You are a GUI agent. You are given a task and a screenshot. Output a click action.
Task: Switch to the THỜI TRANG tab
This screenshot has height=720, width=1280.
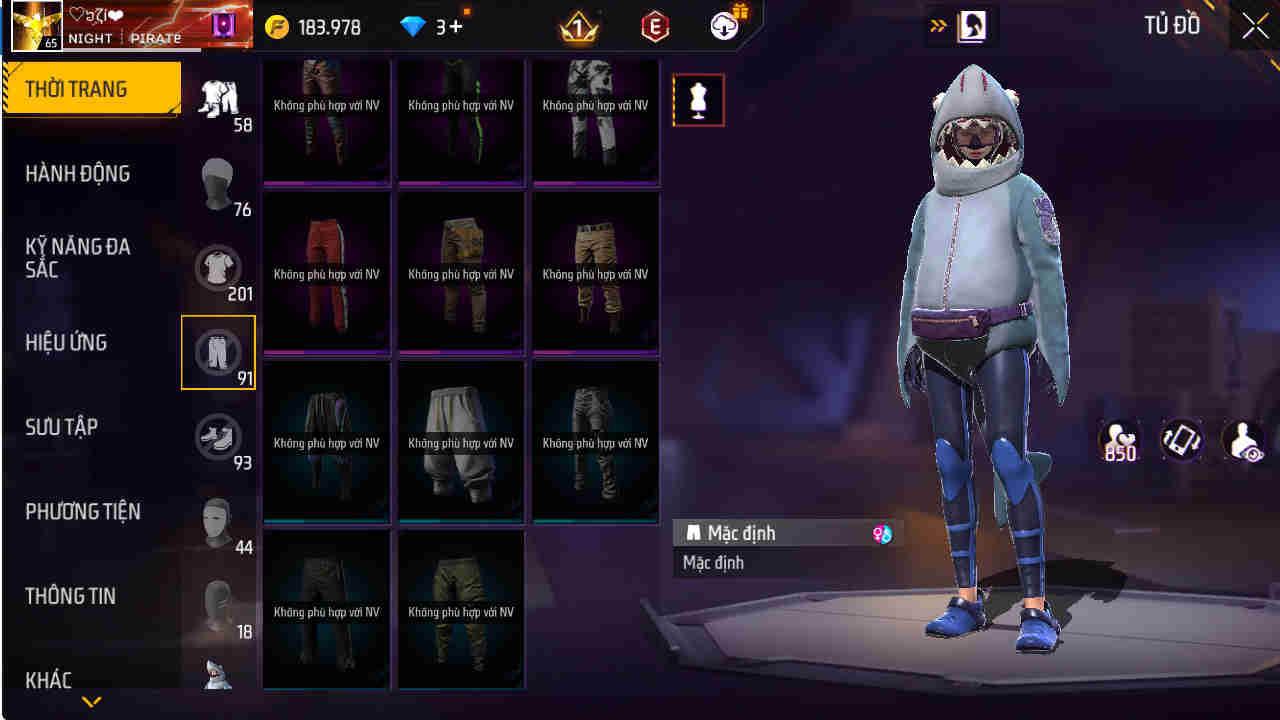coord(73,88)
